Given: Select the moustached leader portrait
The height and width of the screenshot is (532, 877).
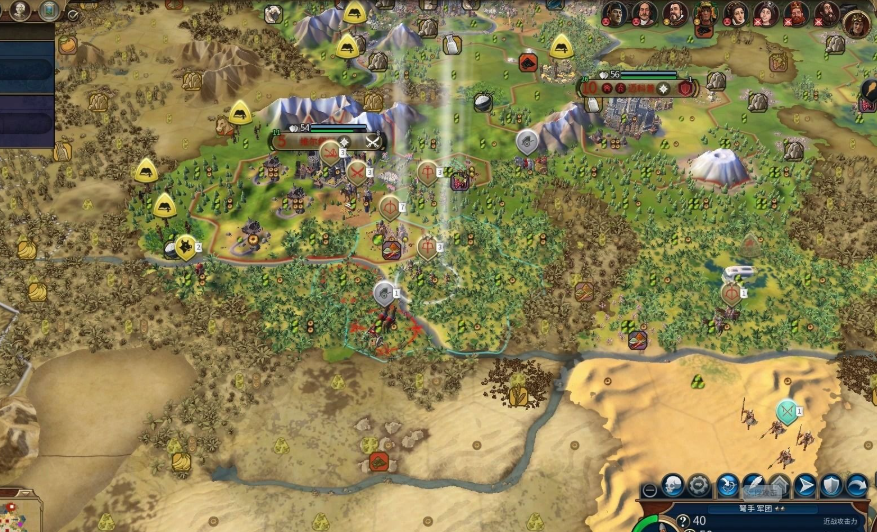Looking at the screenshot, I should click(645, 14).
